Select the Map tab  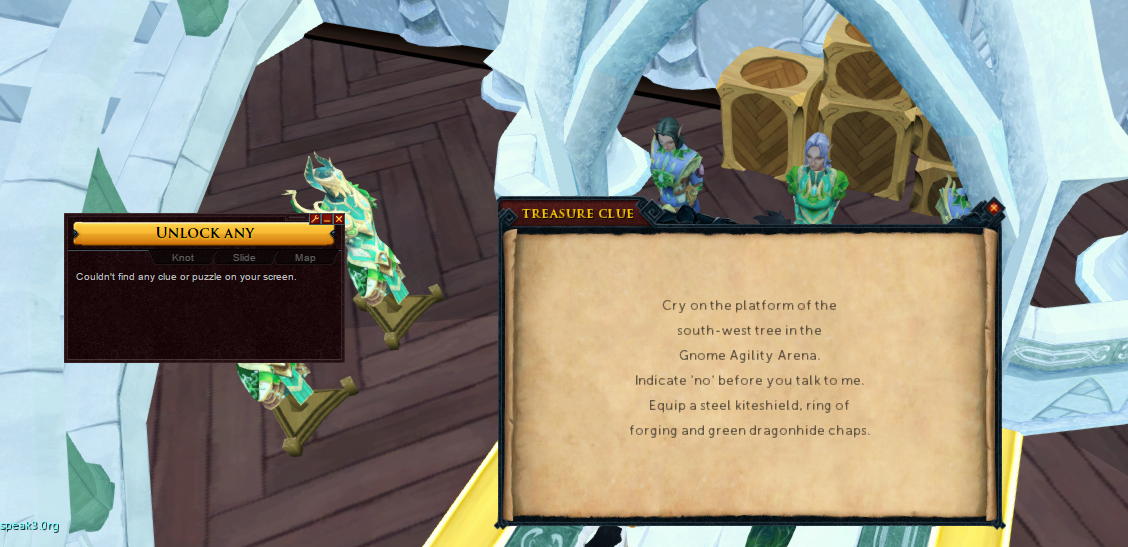(305, 258)
